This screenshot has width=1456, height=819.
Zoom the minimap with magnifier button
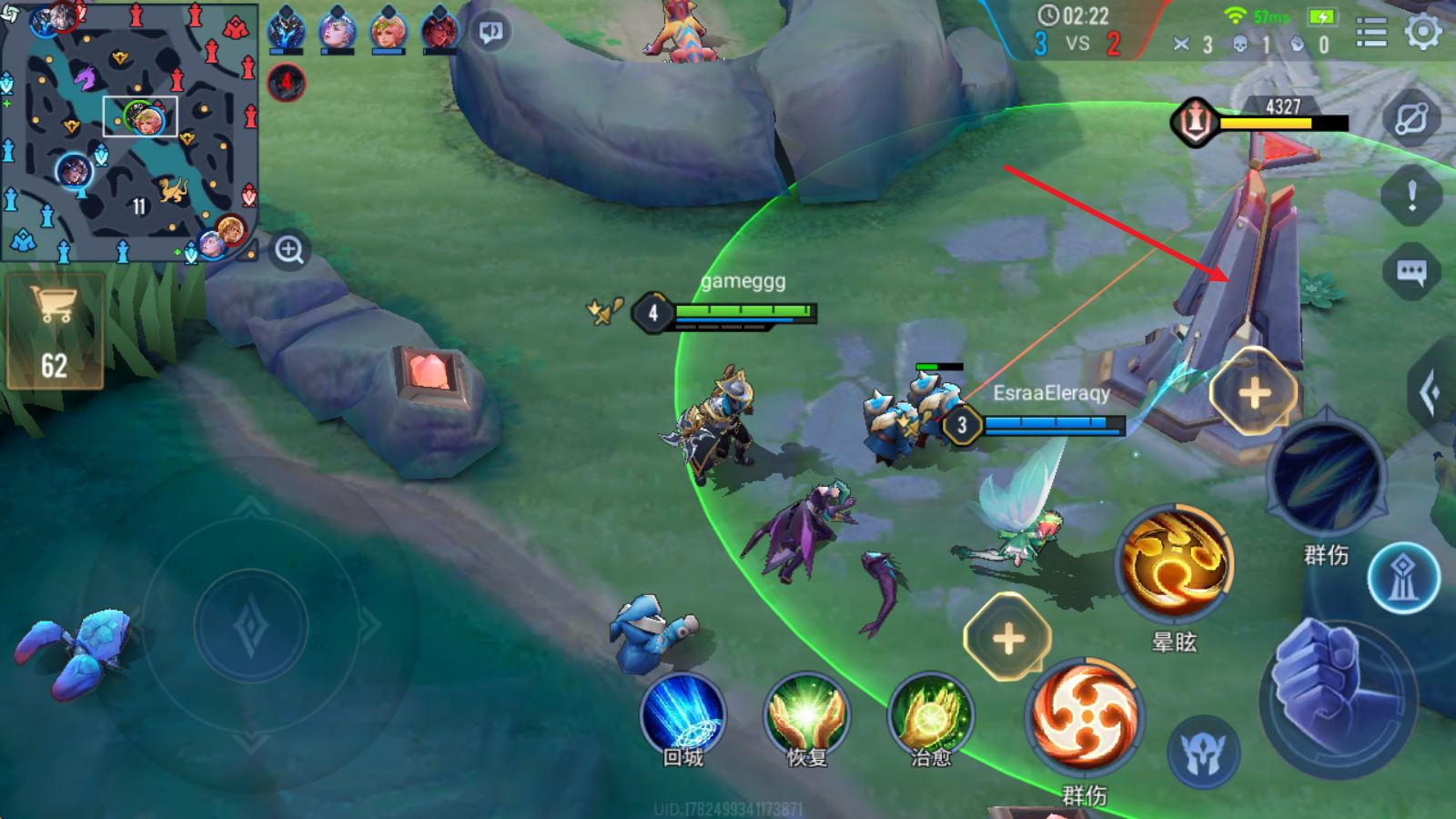pos(289,249)
